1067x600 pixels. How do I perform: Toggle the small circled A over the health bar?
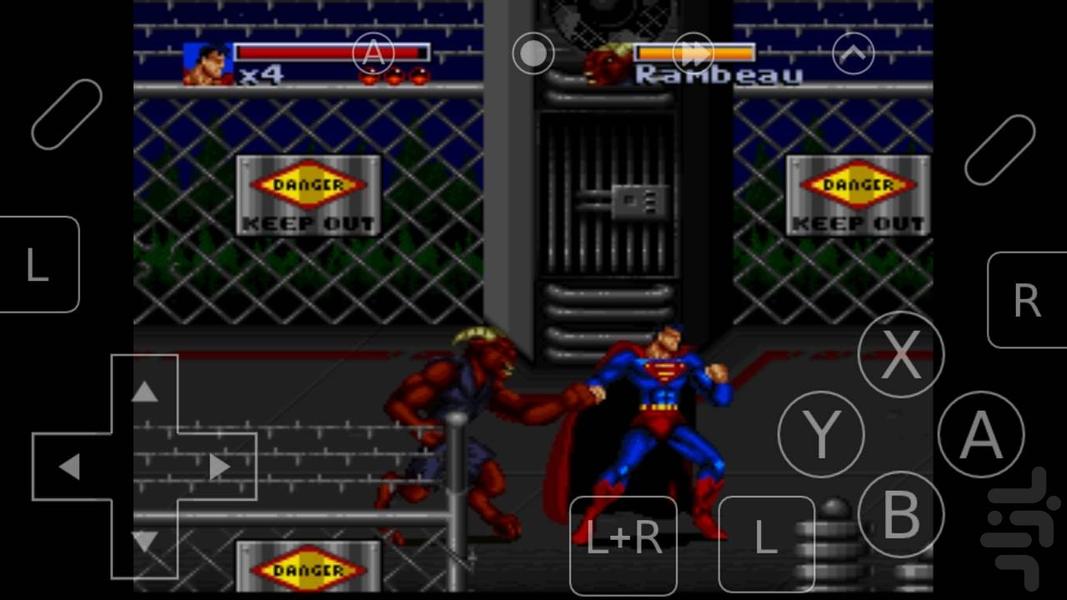[373, 53]
